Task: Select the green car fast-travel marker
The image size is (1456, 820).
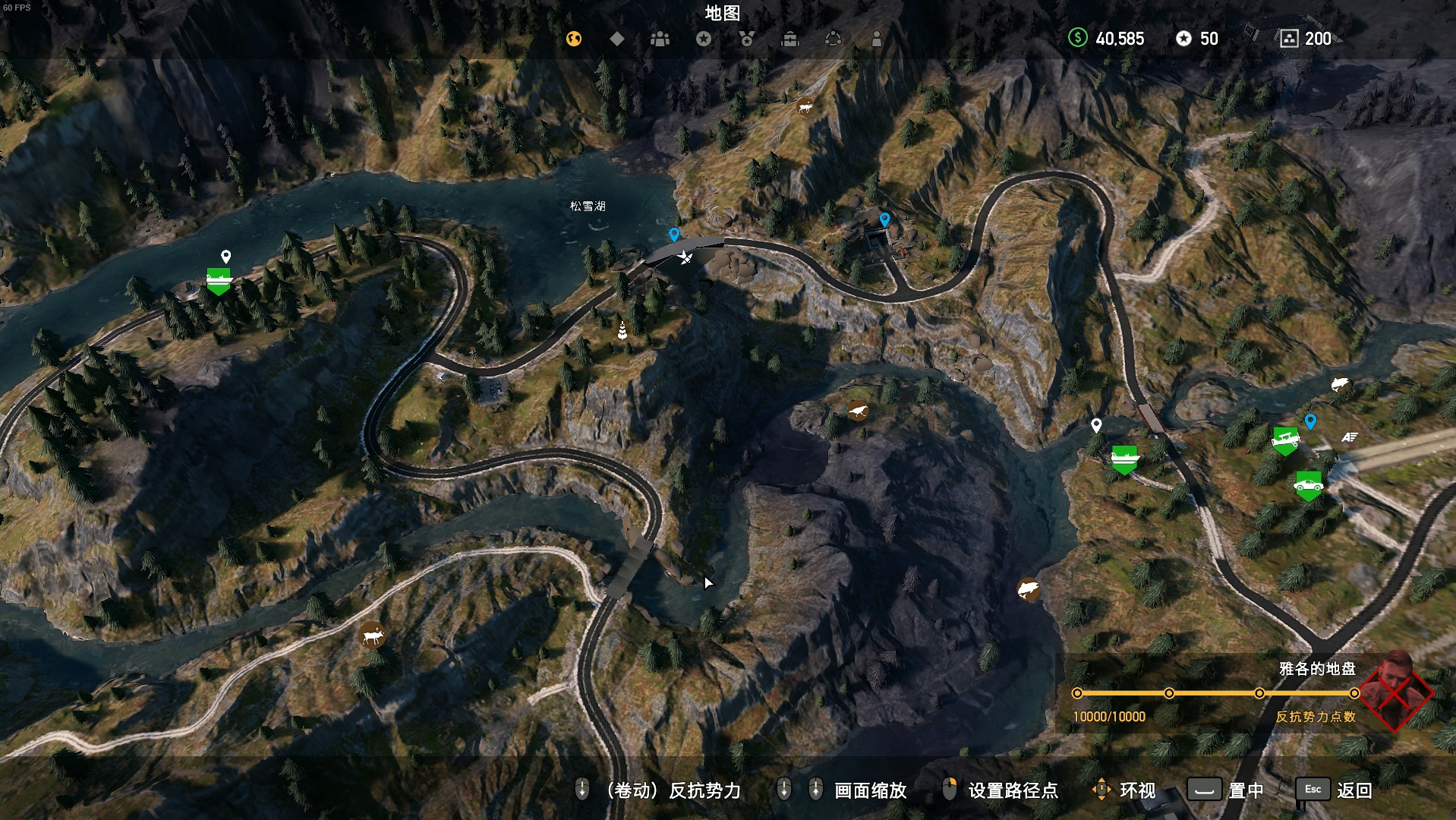Action: tap(1308, 484)
